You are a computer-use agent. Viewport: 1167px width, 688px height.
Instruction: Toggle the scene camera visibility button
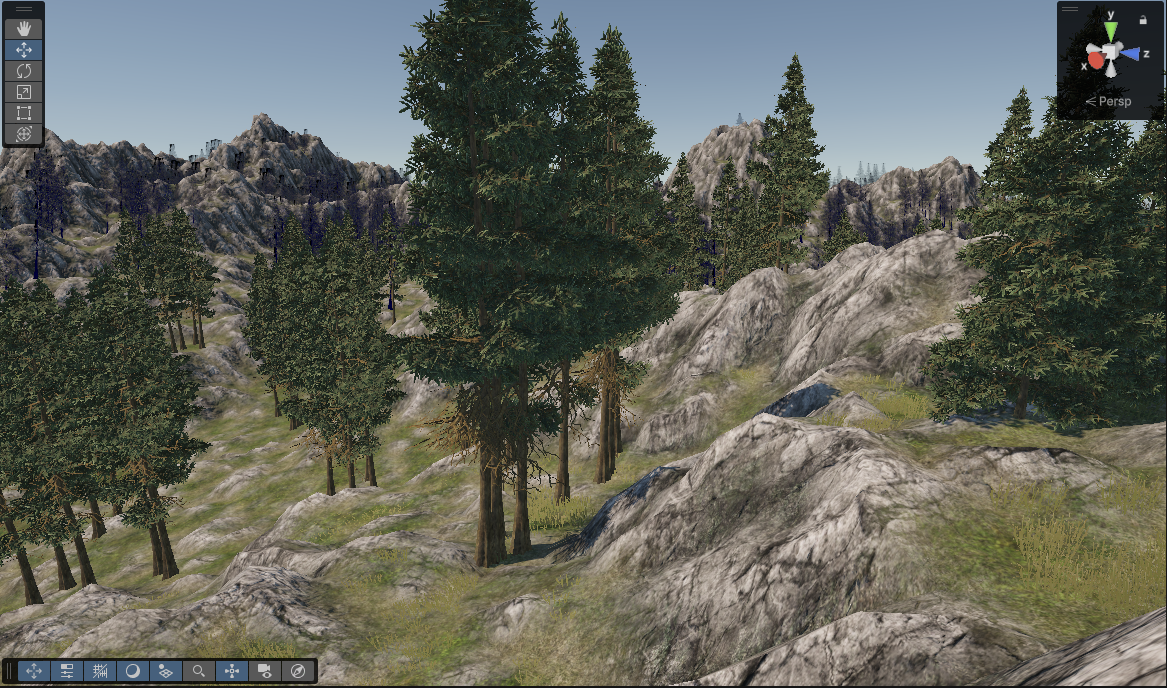[265, 671]
